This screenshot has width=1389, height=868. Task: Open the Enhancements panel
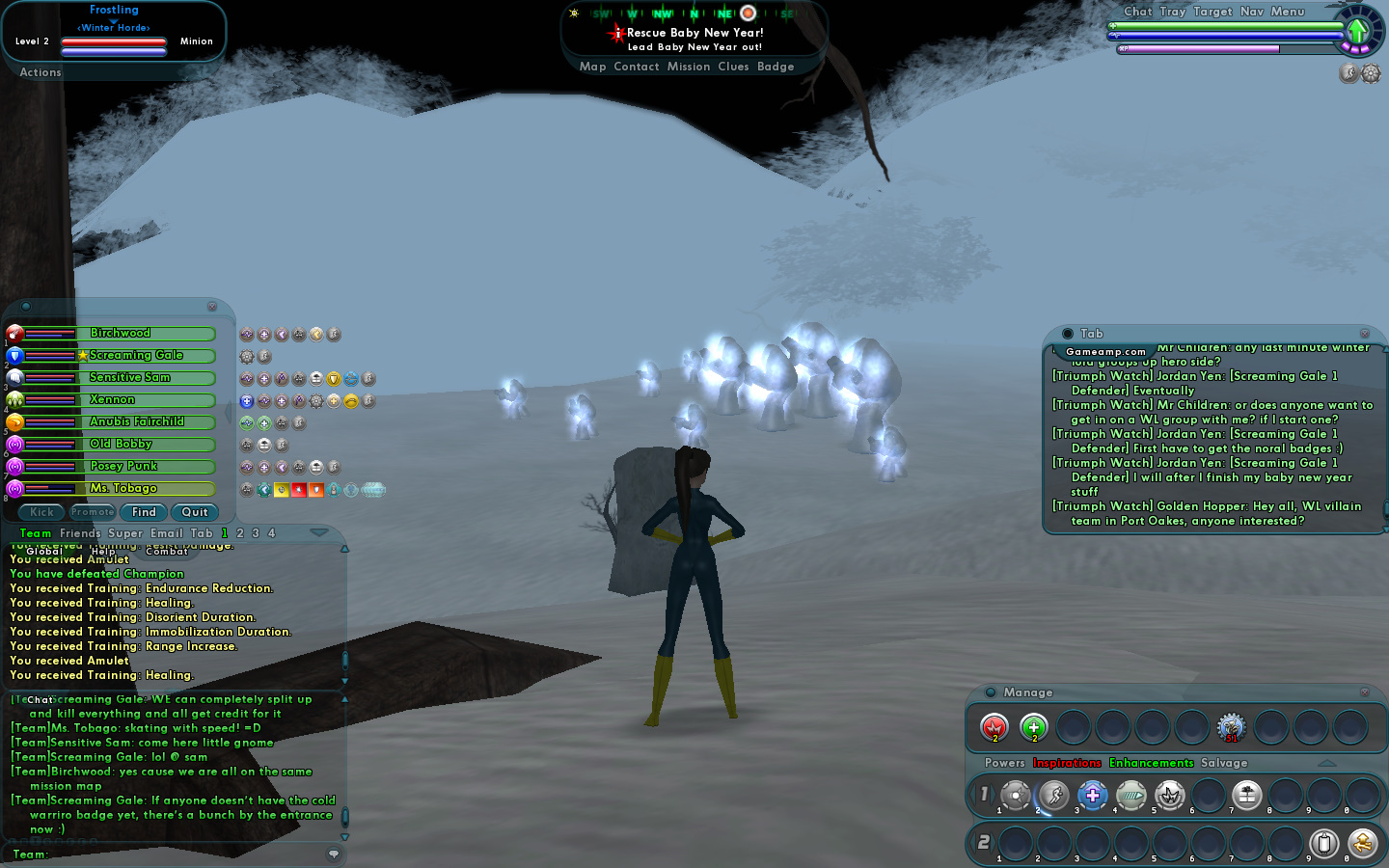1151,763
